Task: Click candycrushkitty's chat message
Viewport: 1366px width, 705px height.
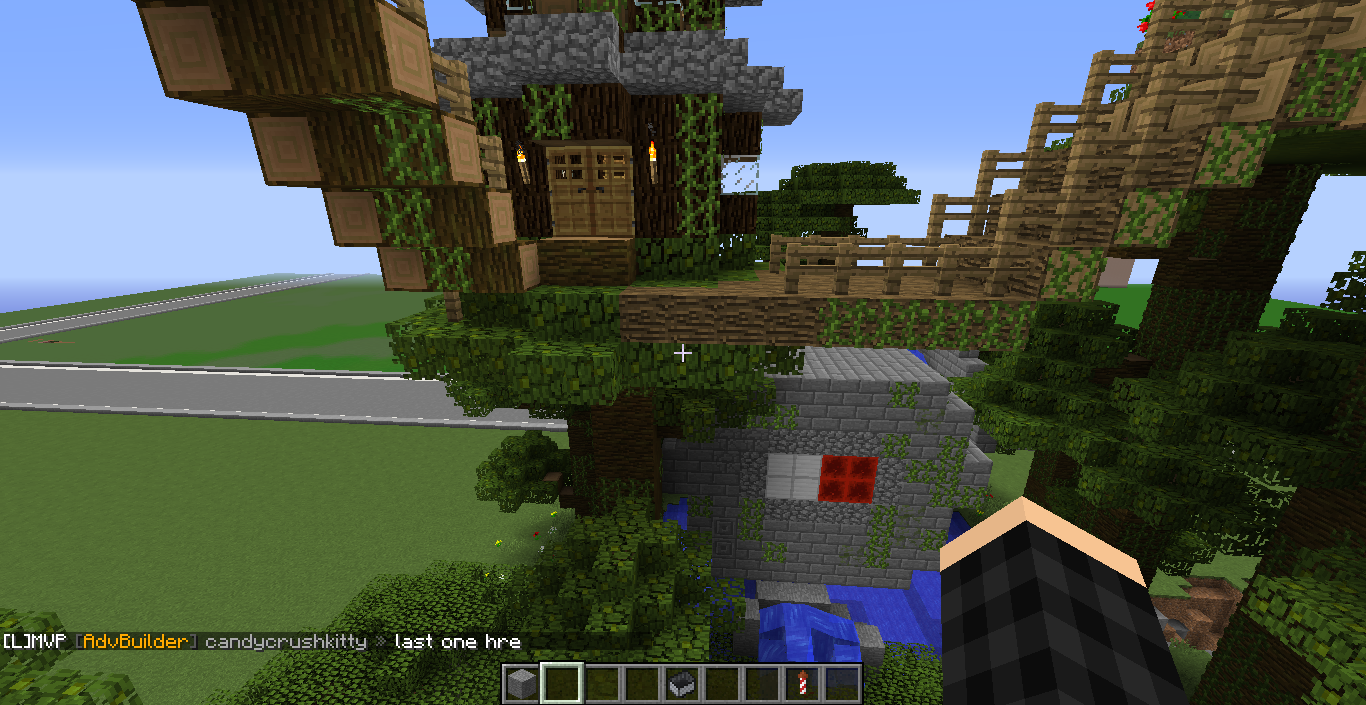Action: (457, 641)
